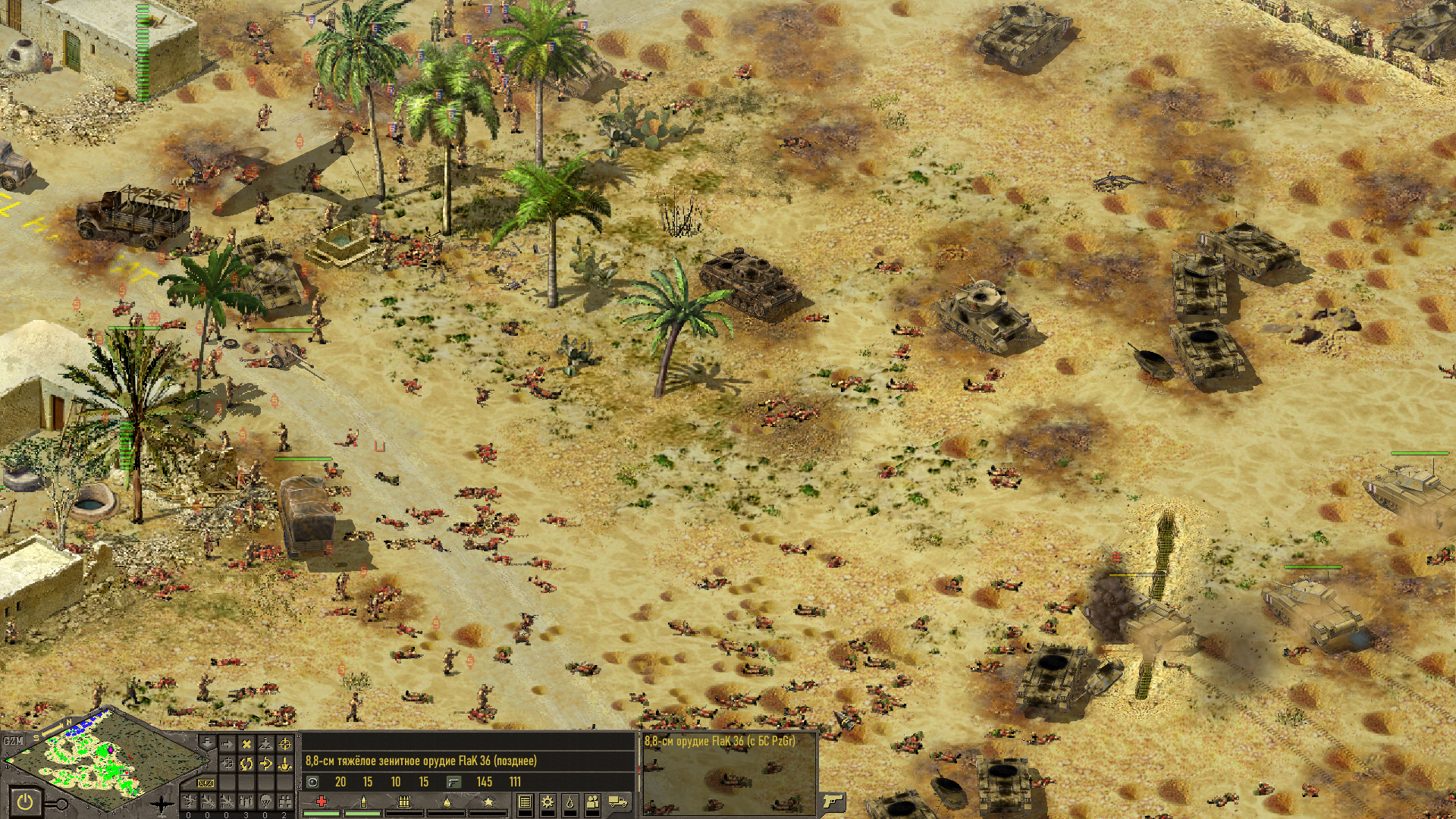Activate the rotate arrows command
The height and width of the screenshot is (819, 1456).
[246, 764]
